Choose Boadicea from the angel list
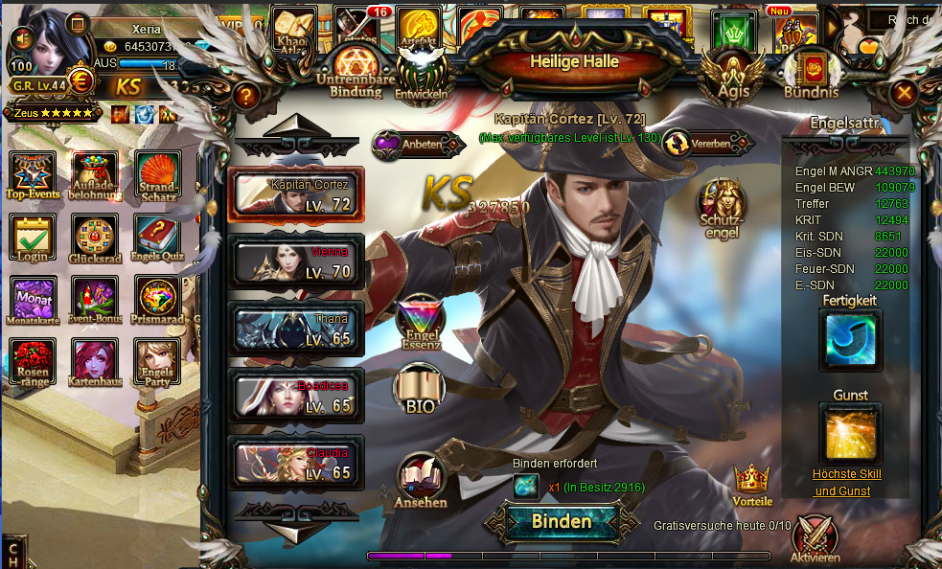Image resolution: width=942 pixels, height=569 pixels. pos(296,395)
